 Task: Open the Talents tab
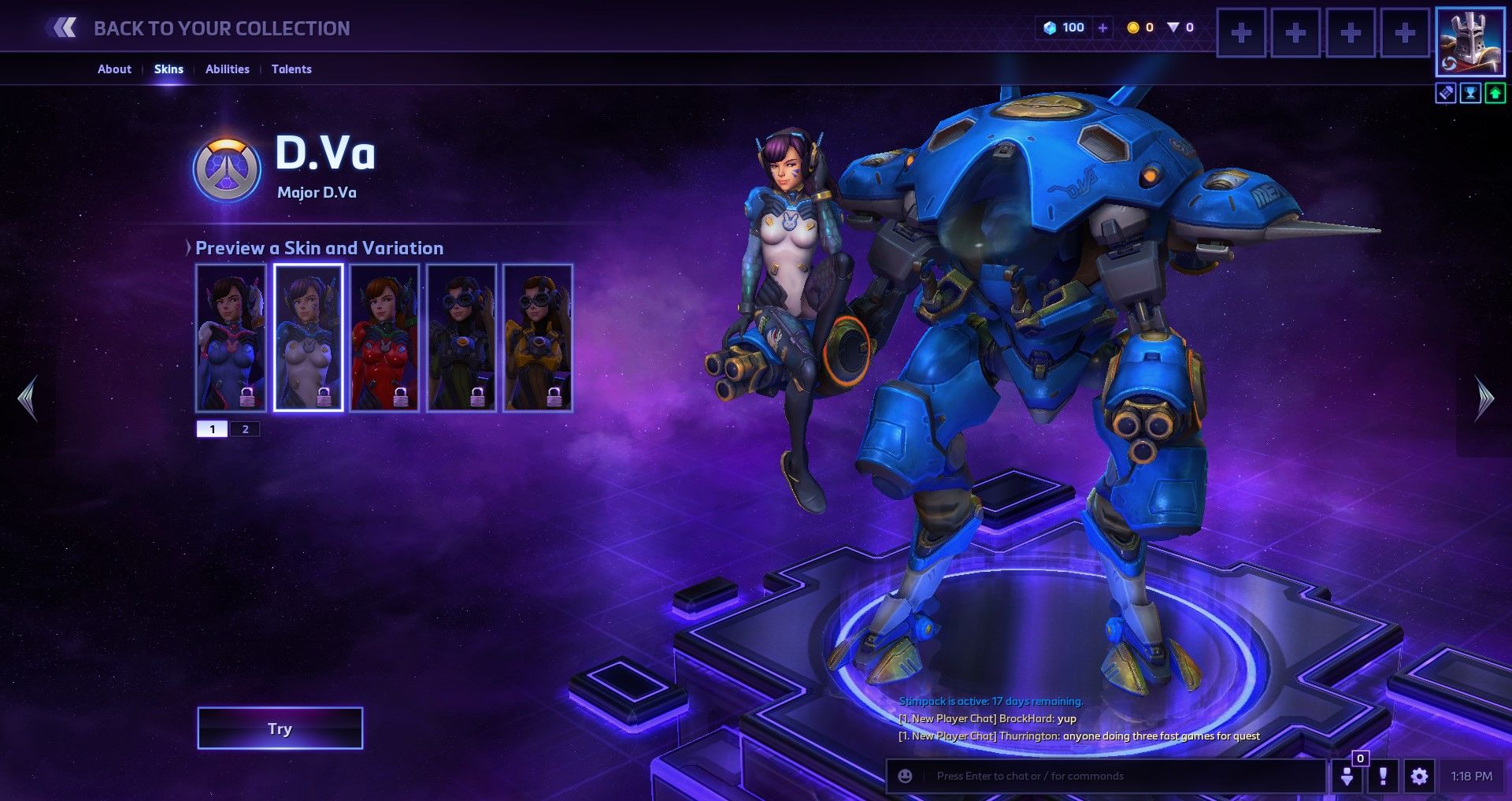pos(291,69)
